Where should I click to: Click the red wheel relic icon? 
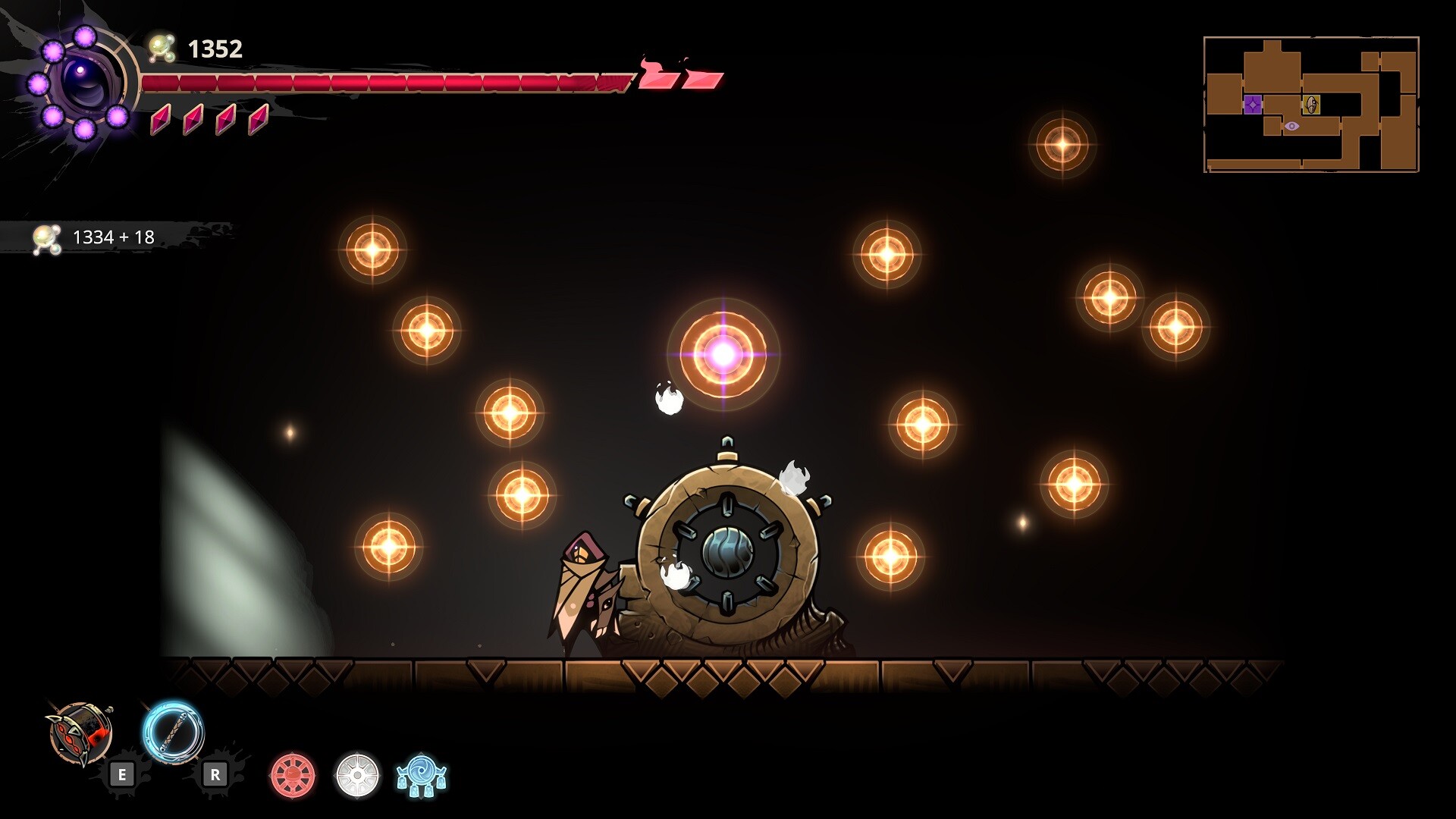[293, 776]
